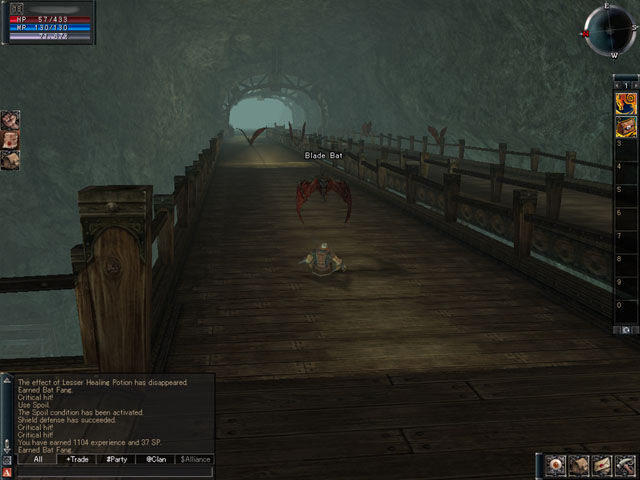640x480 pixels.
Task: Click the compass radar
Action: point(608,32)
